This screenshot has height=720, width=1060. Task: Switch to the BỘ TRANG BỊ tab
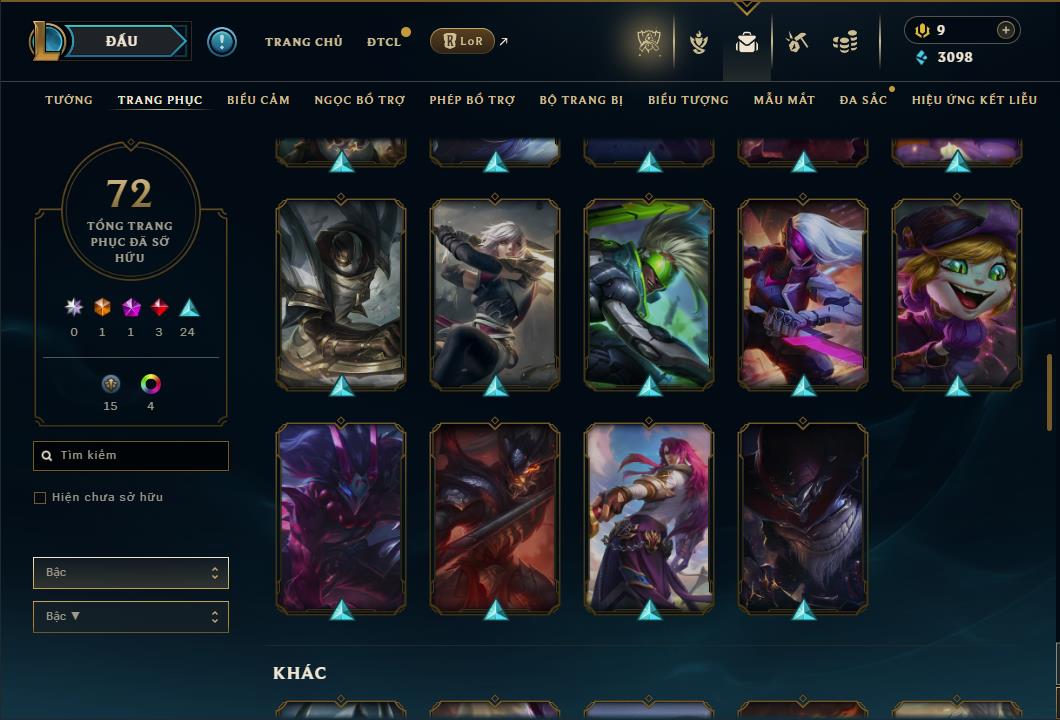(x=581, y=100)
